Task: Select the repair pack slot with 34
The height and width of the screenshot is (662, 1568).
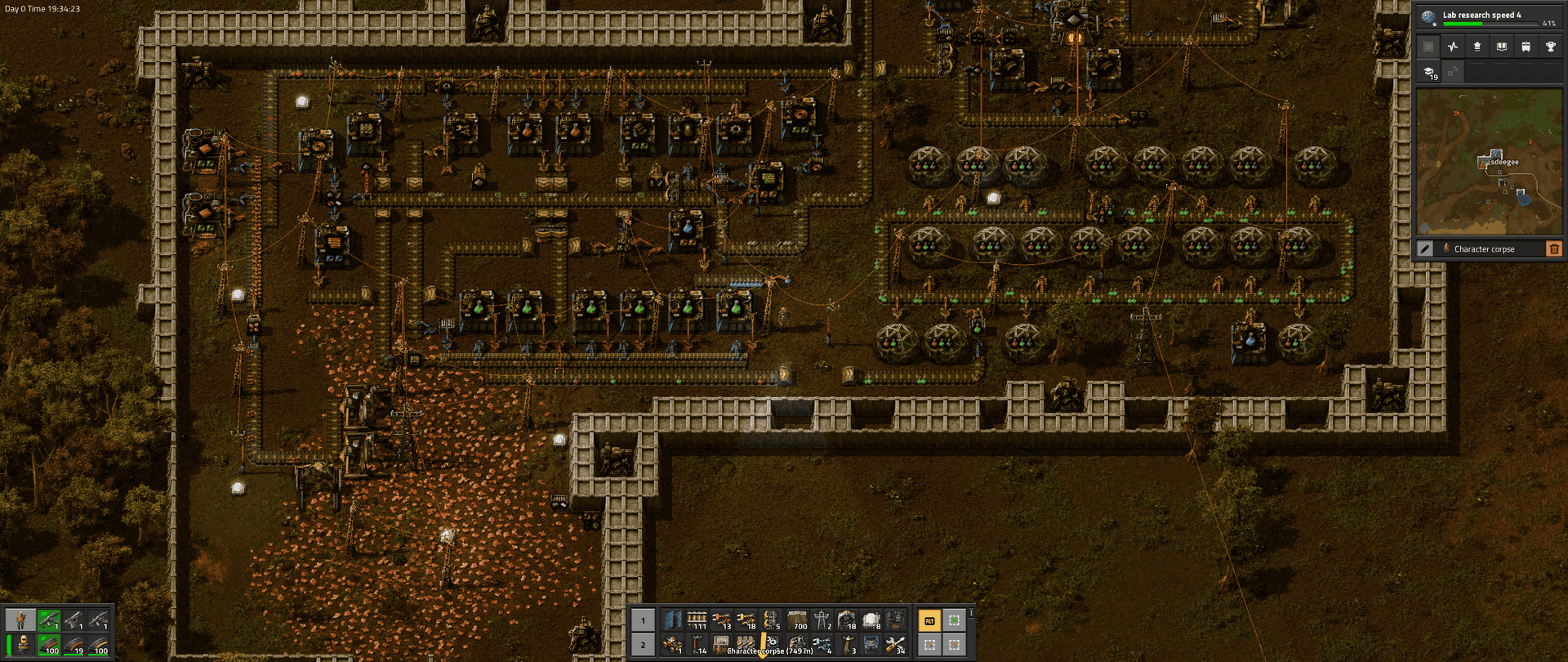Action: point(896,645)
